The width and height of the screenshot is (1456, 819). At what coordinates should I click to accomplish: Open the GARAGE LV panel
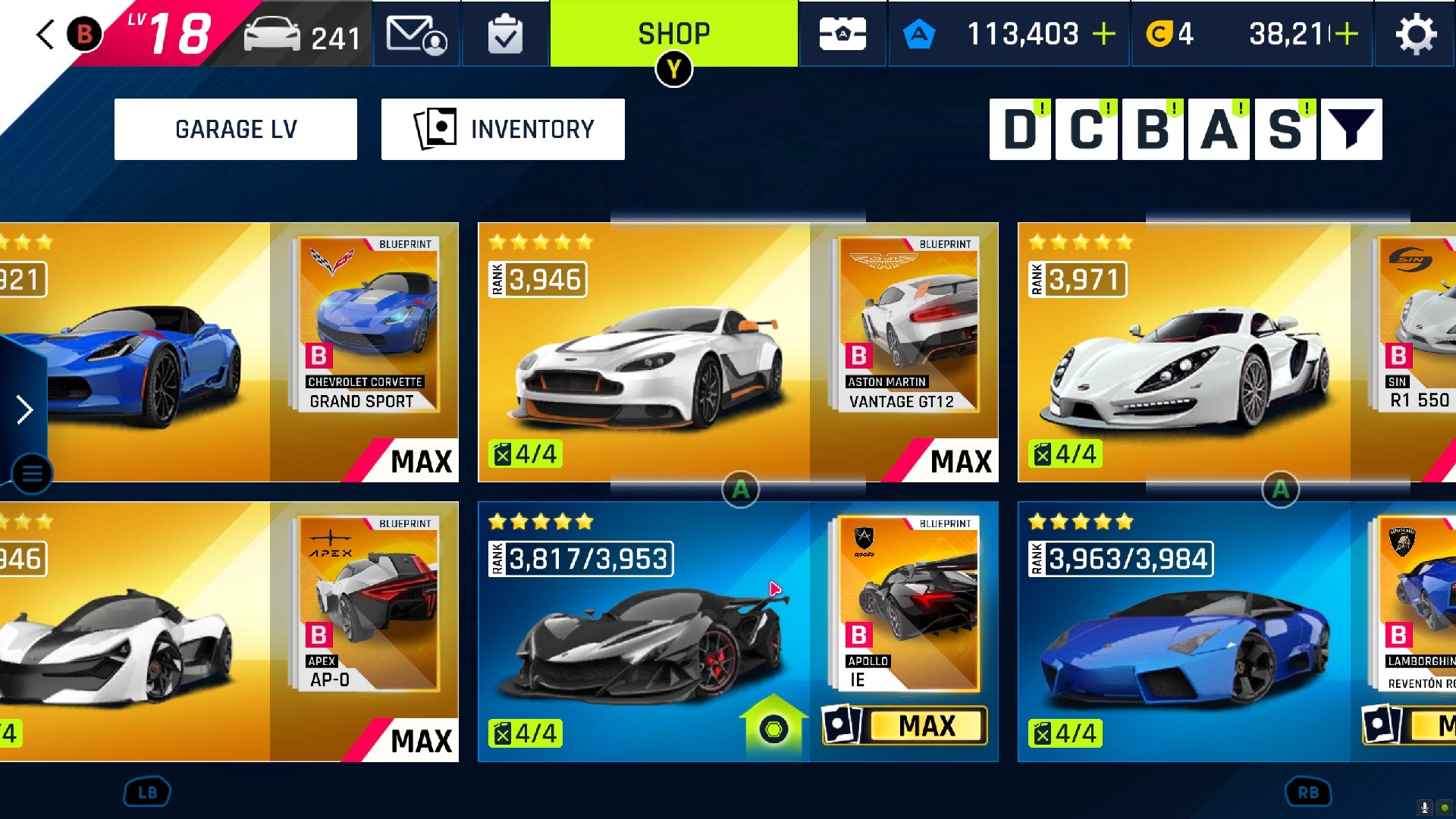click(236, 129)
